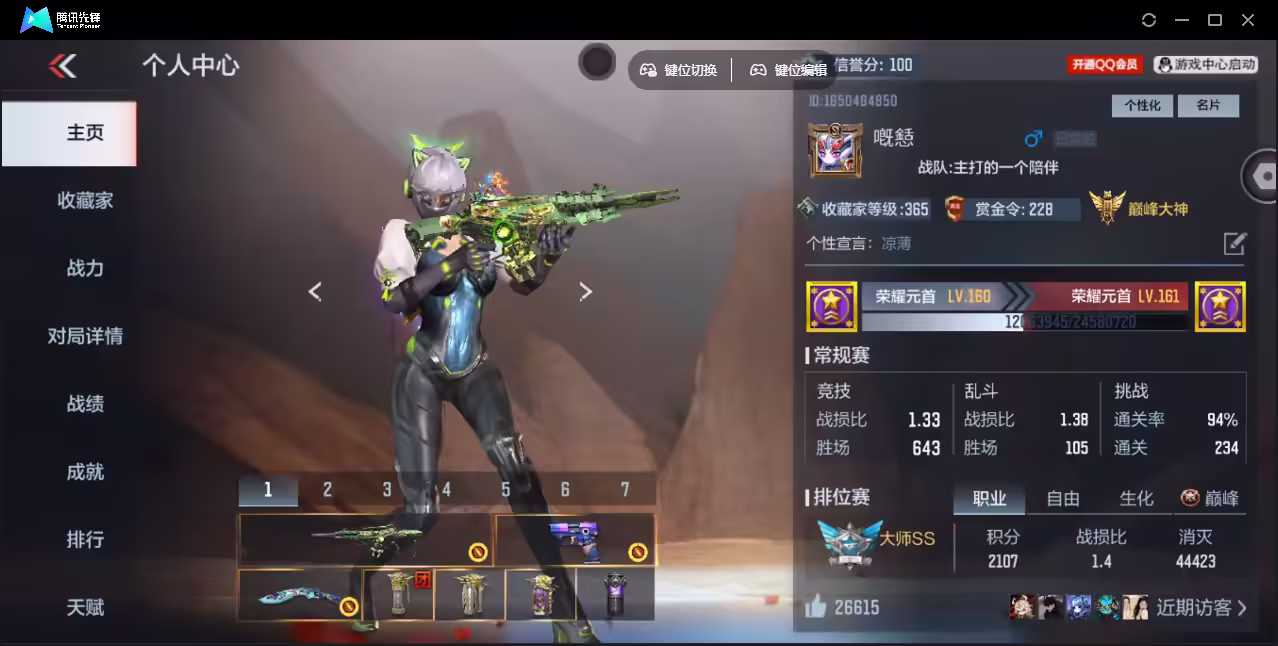Open the 收藏家 menu entry

(85, 201)
